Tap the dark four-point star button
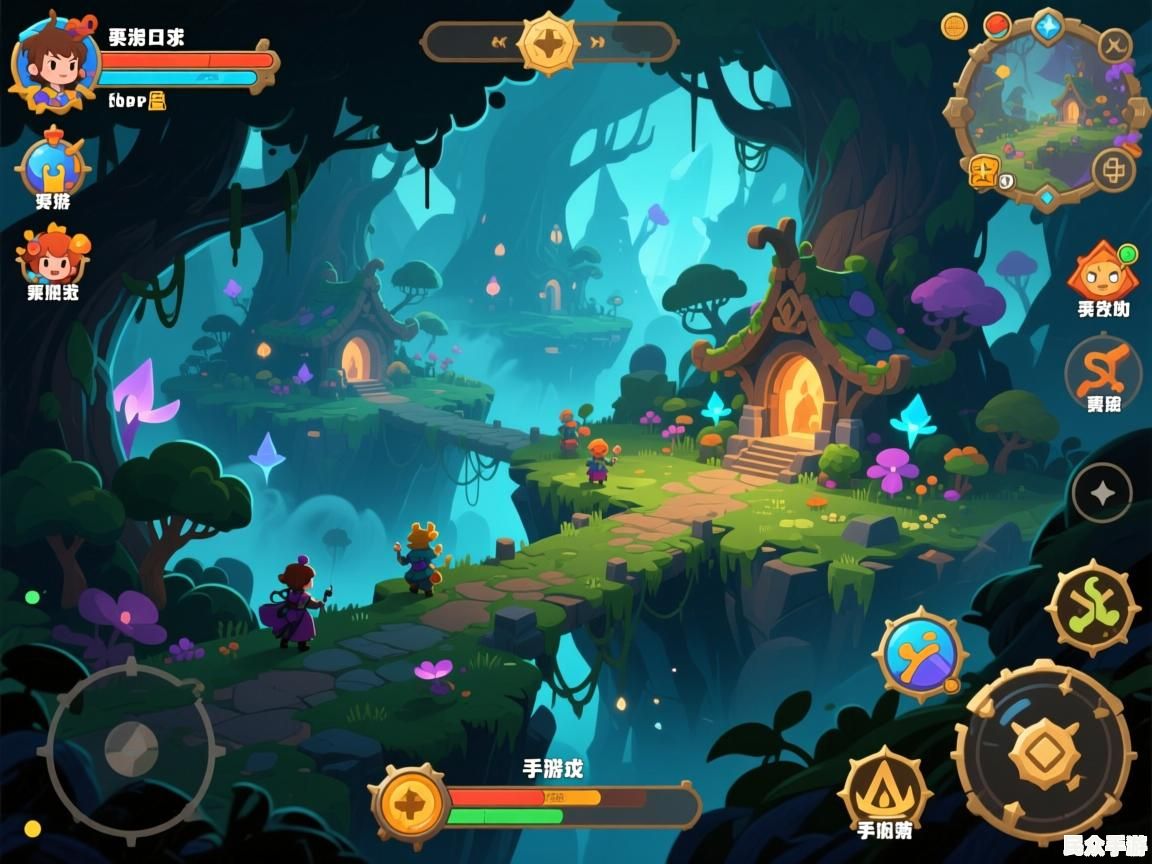Image resolution: width=1152 pixels, height=864 pixels. pos(1101,492)
